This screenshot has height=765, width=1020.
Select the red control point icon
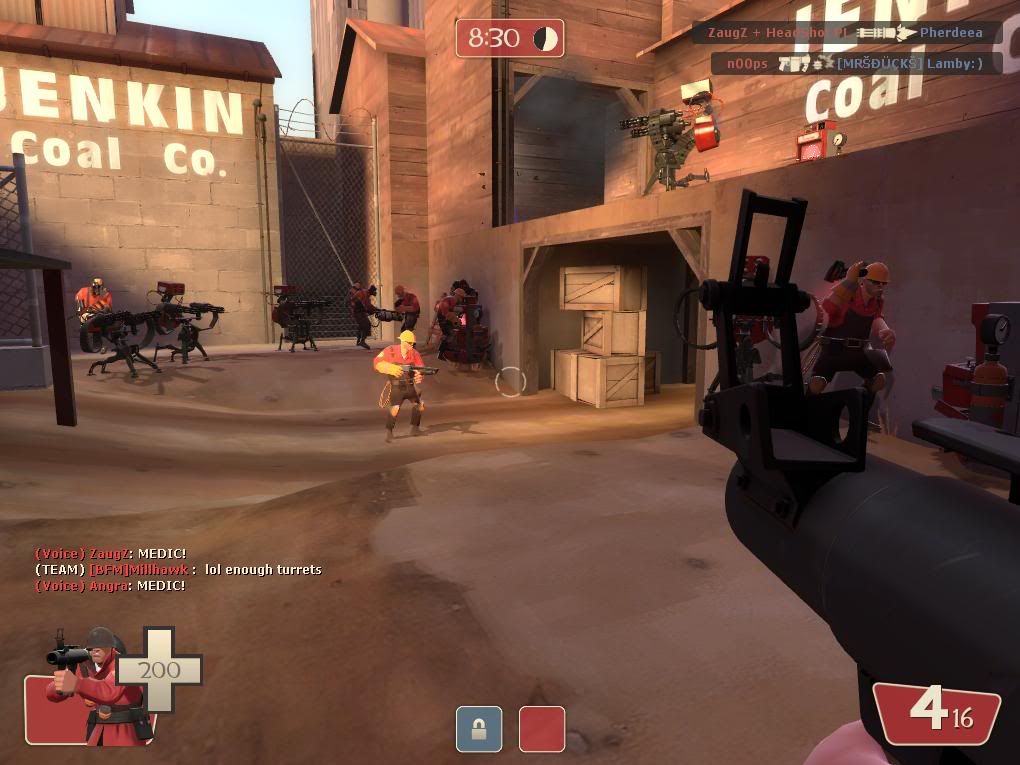(541, 728)
